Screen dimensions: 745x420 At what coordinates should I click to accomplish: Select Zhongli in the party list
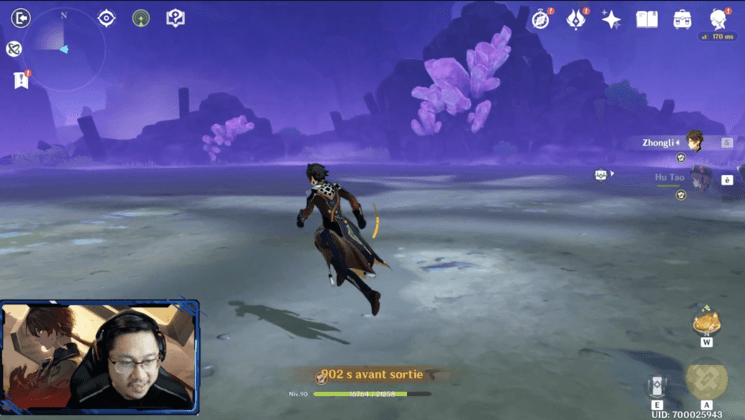pos(694,142)
